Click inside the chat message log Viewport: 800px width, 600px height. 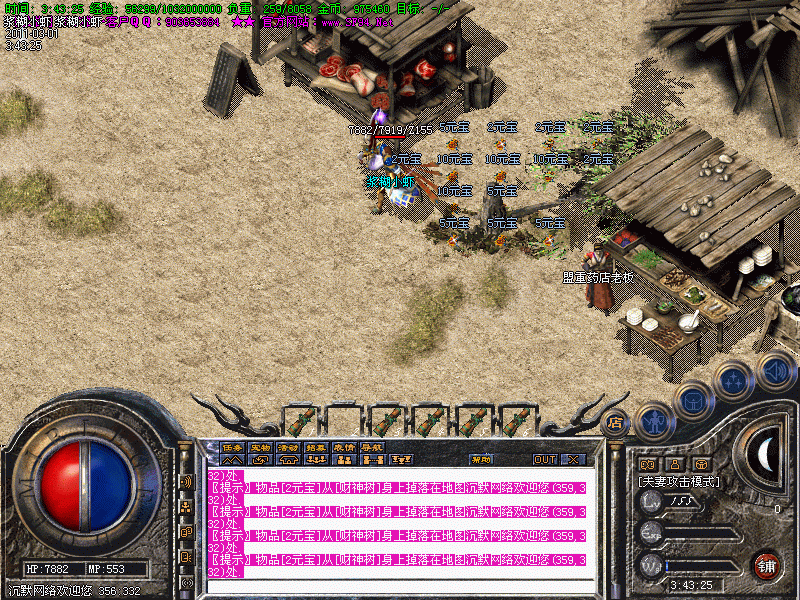[x=400, y=520]
